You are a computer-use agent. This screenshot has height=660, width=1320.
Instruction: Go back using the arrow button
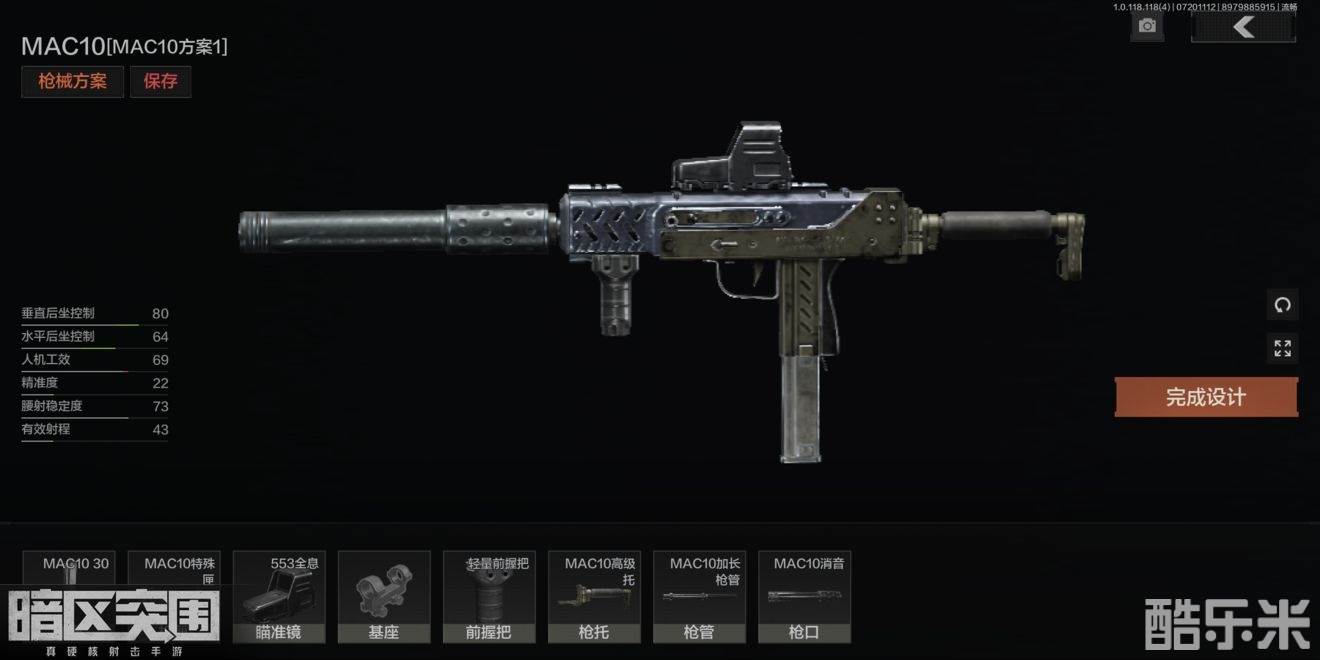coord(1243,27)
